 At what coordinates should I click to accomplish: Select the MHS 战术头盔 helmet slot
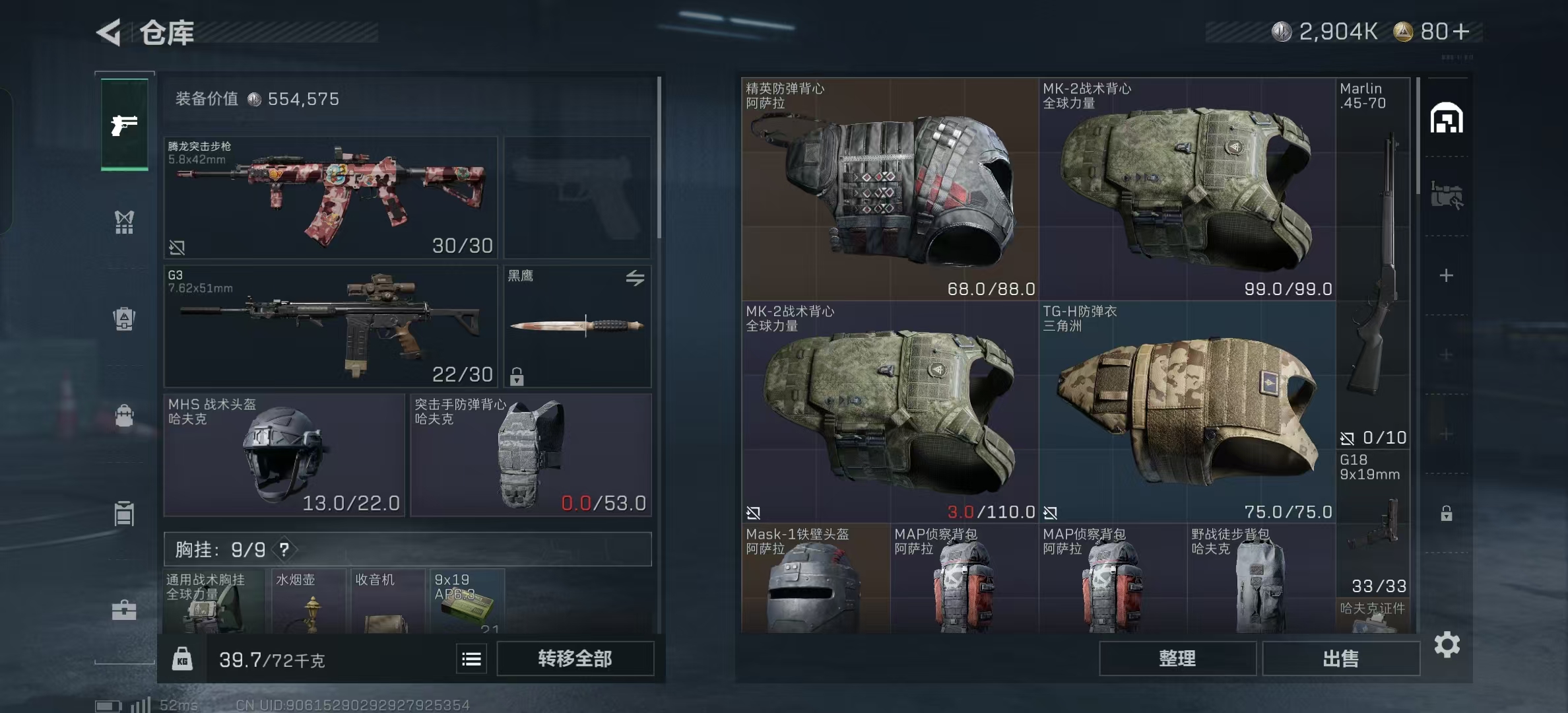[284, 454]
